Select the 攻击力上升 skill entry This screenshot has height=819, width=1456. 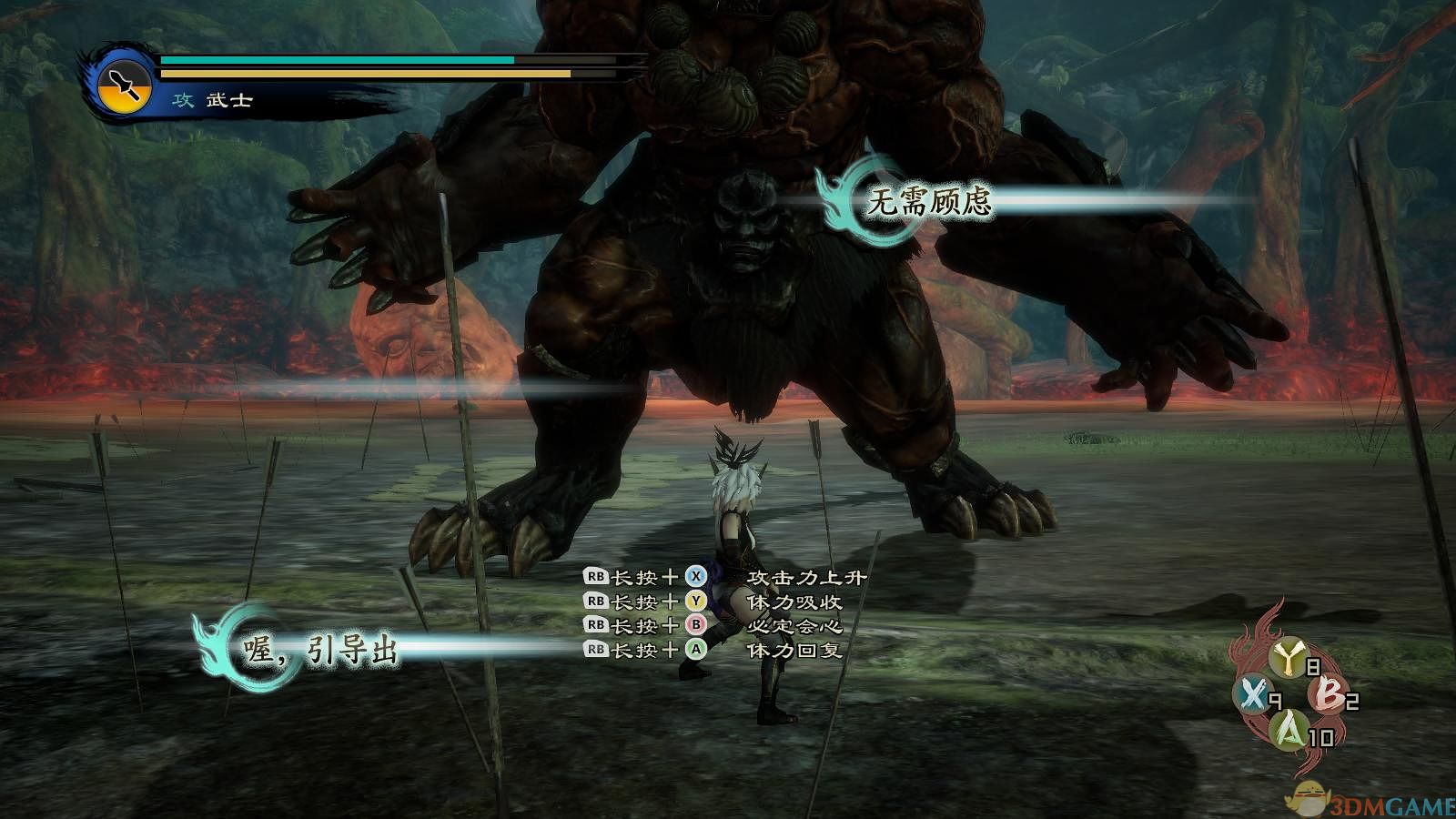805,577
